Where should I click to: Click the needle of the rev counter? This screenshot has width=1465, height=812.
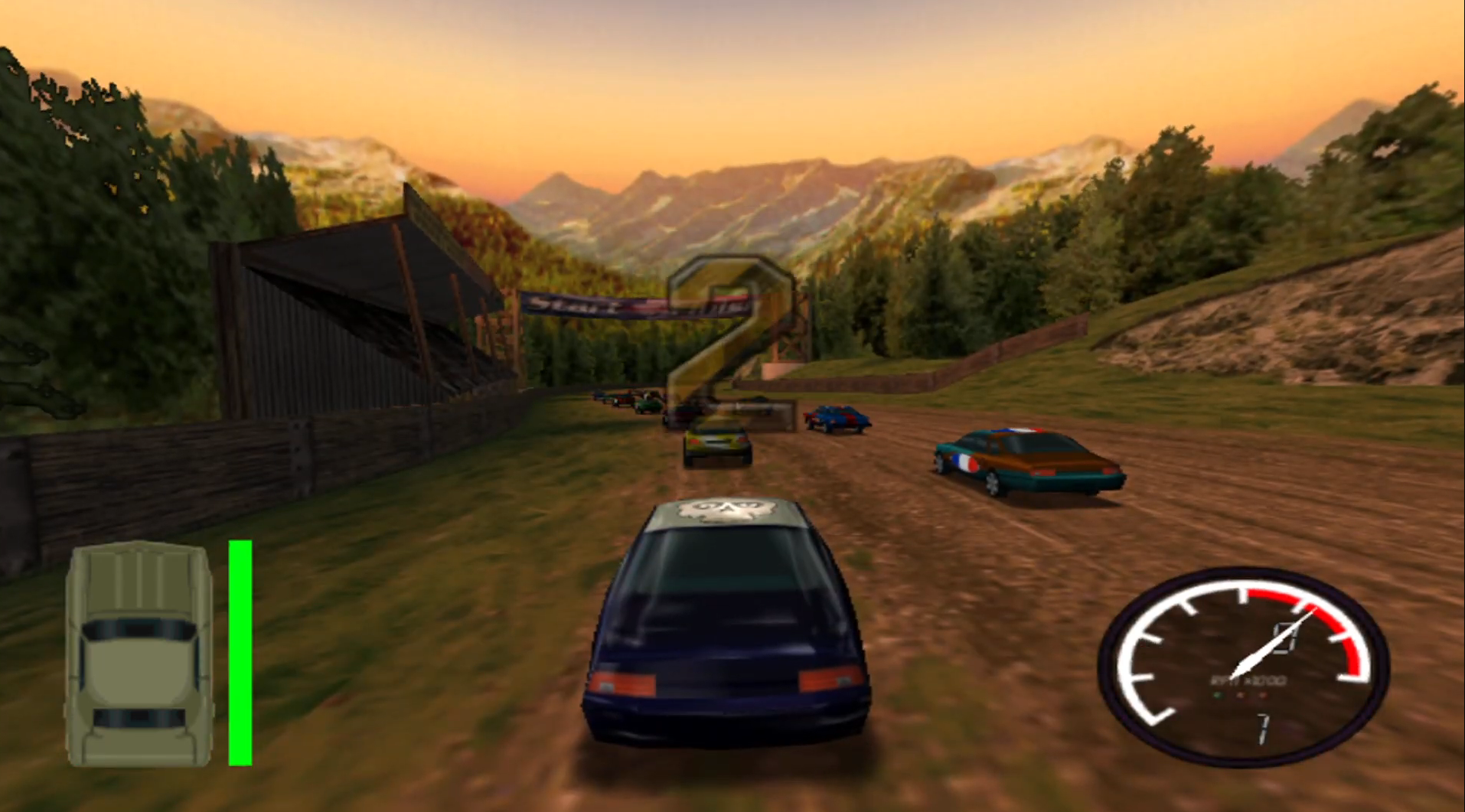[1267, 647]
